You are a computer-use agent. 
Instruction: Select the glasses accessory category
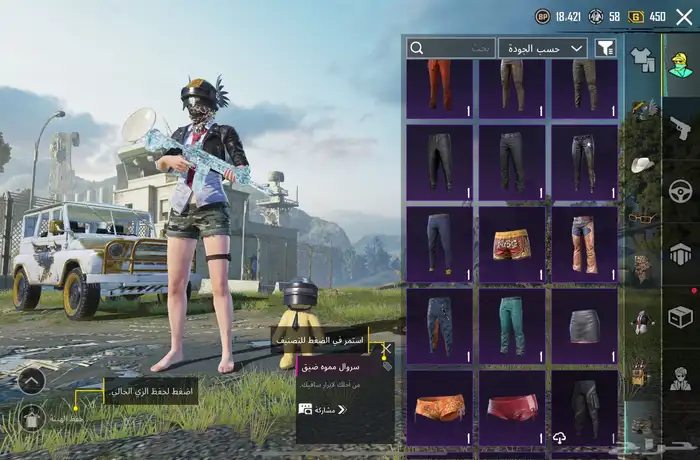pos(642,216)
